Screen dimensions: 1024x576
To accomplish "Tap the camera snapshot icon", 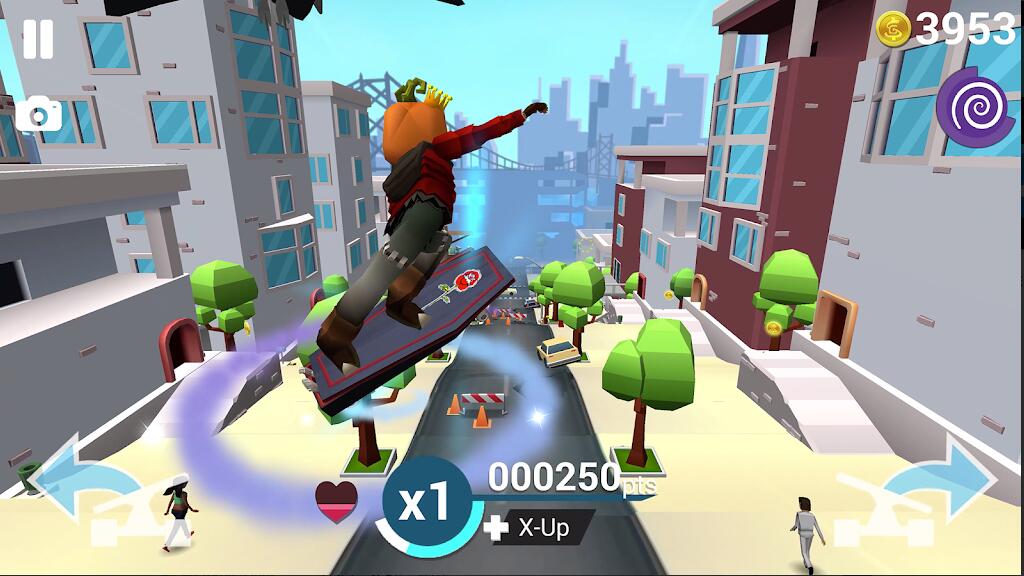I will (39, 115).
